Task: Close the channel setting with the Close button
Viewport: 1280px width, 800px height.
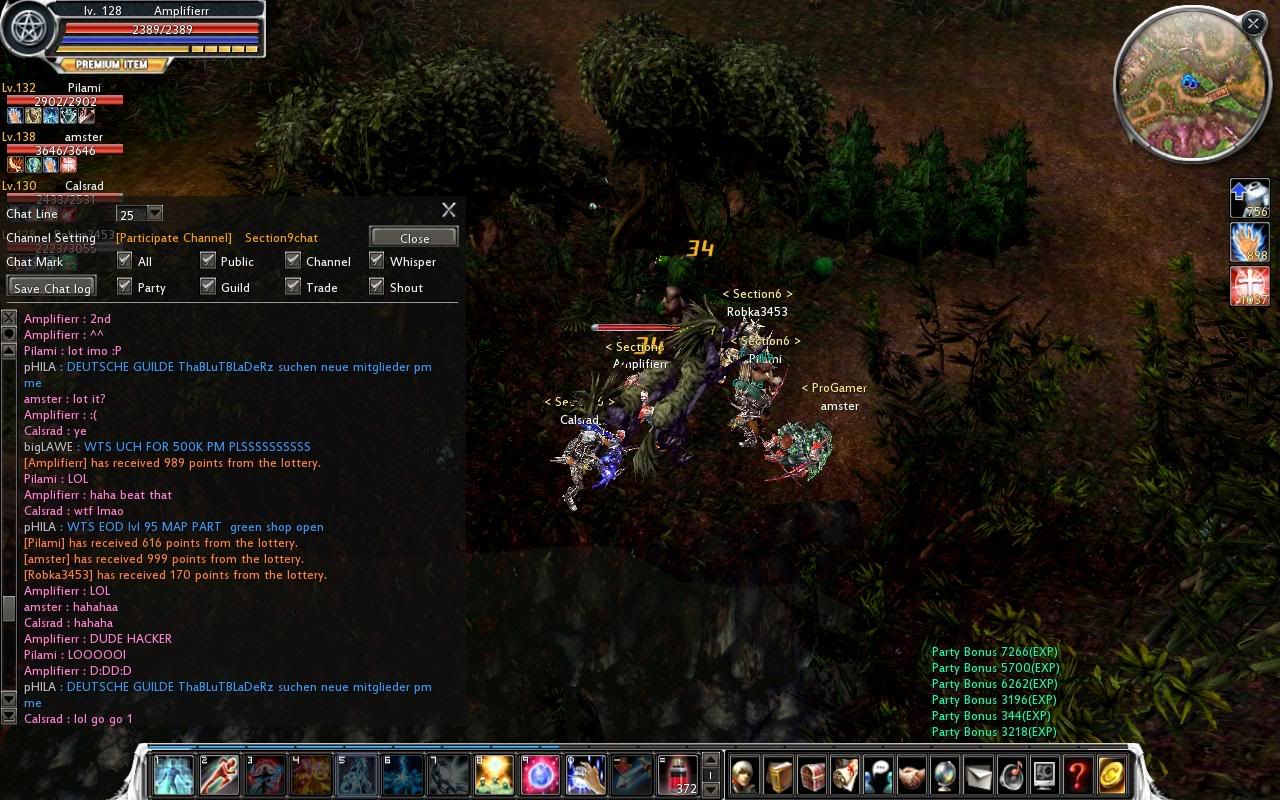Action: tap(414, 237)
